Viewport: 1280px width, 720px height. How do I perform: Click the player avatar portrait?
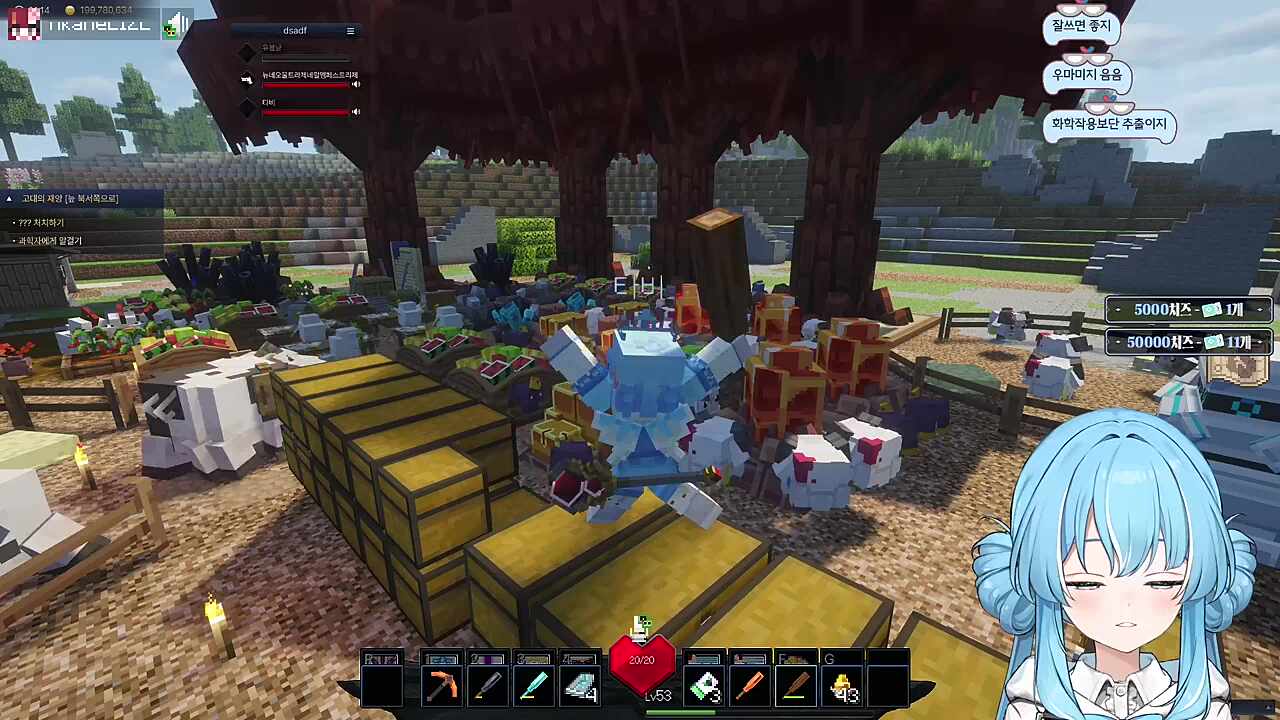(x=23, y=24)
